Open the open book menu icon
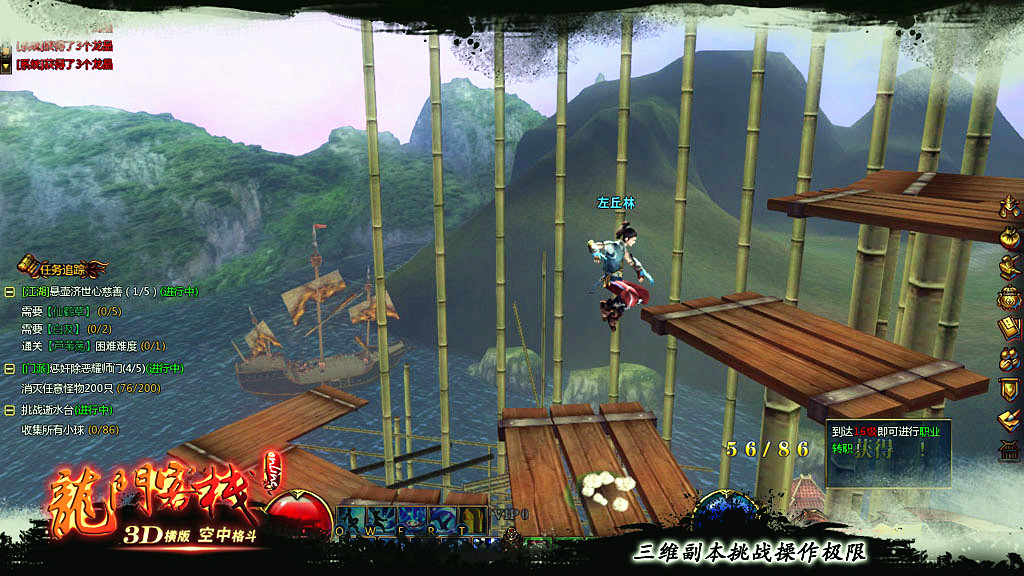 1010,327
